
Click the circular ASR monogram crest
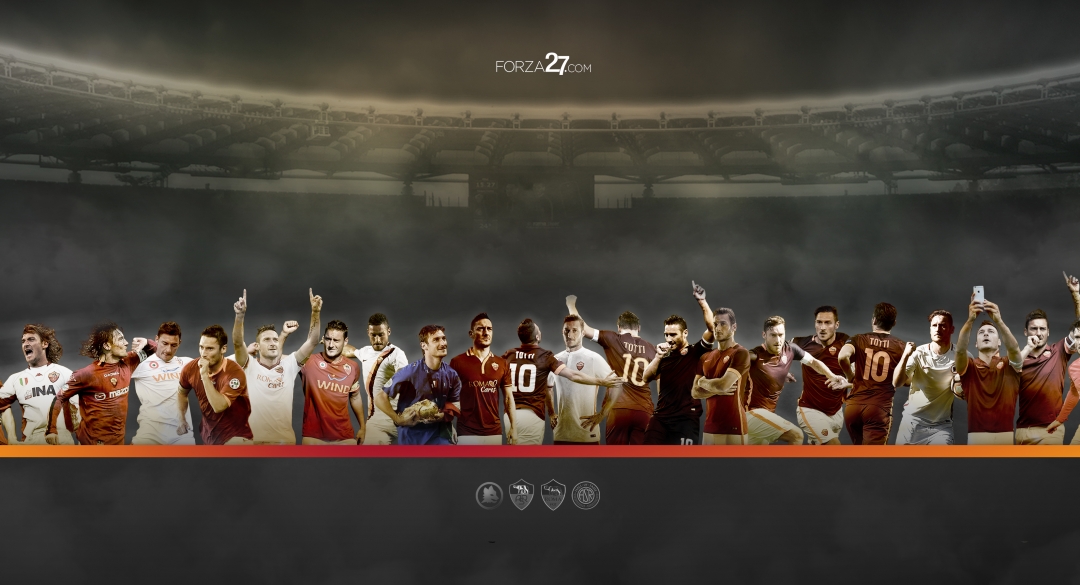(x=585, y=495)
